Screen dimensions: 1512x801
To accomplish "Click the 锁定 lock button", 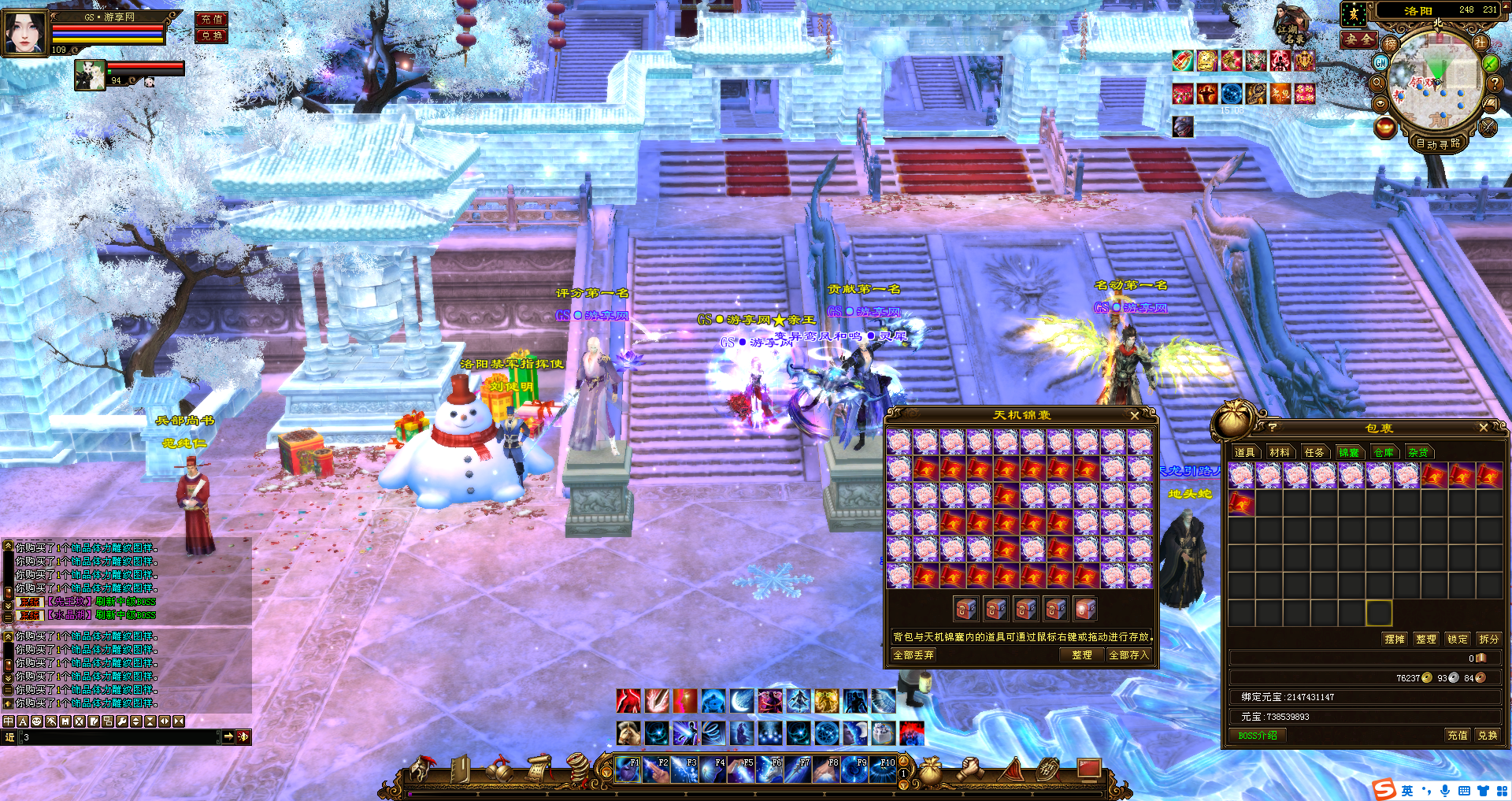I will click(1458, 639).
